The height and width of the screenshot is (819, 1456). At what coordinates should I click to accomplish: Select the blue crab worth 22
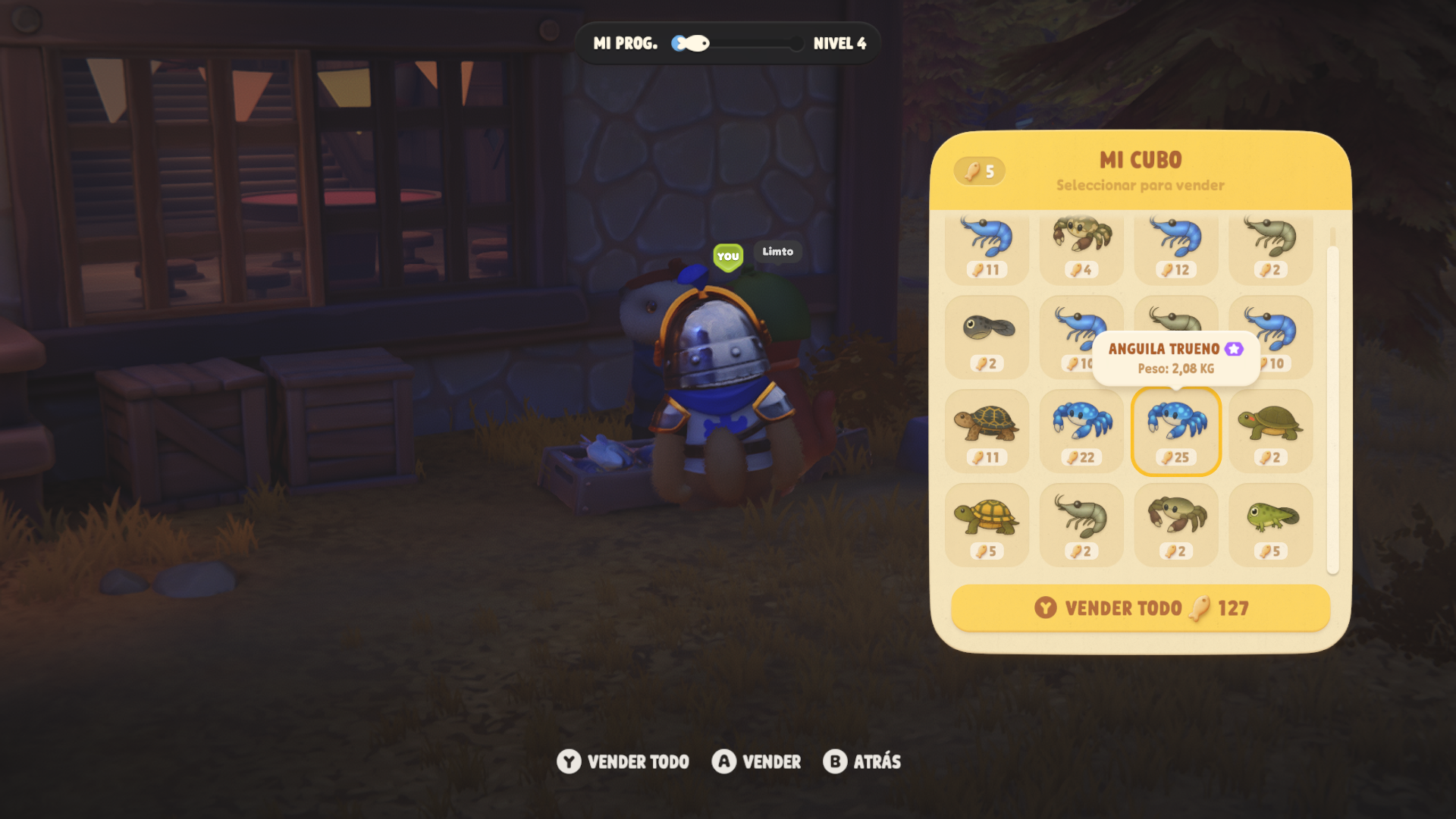1081,431
